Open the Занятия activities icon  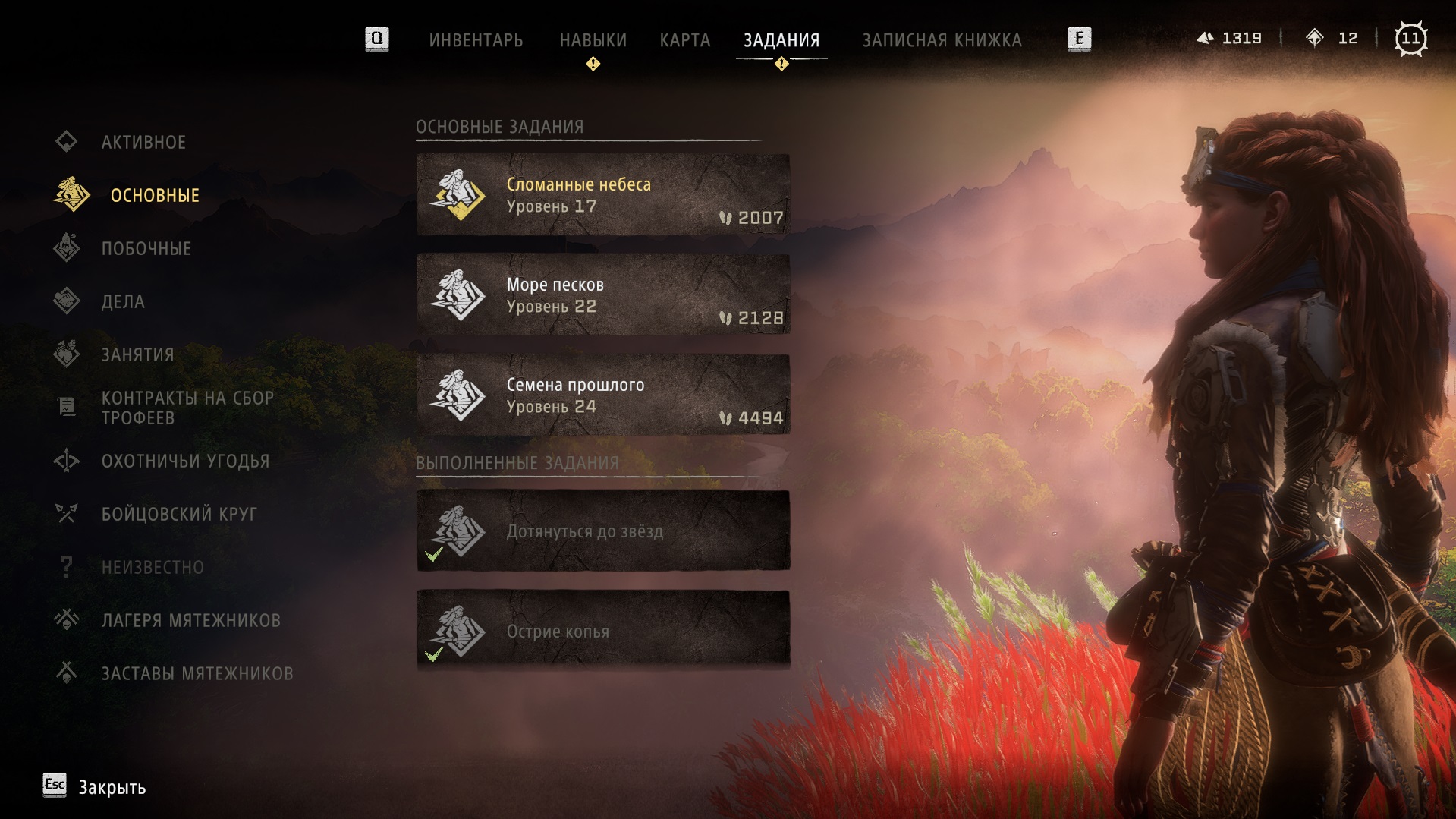pyautogui.click(x=67, y=354)
